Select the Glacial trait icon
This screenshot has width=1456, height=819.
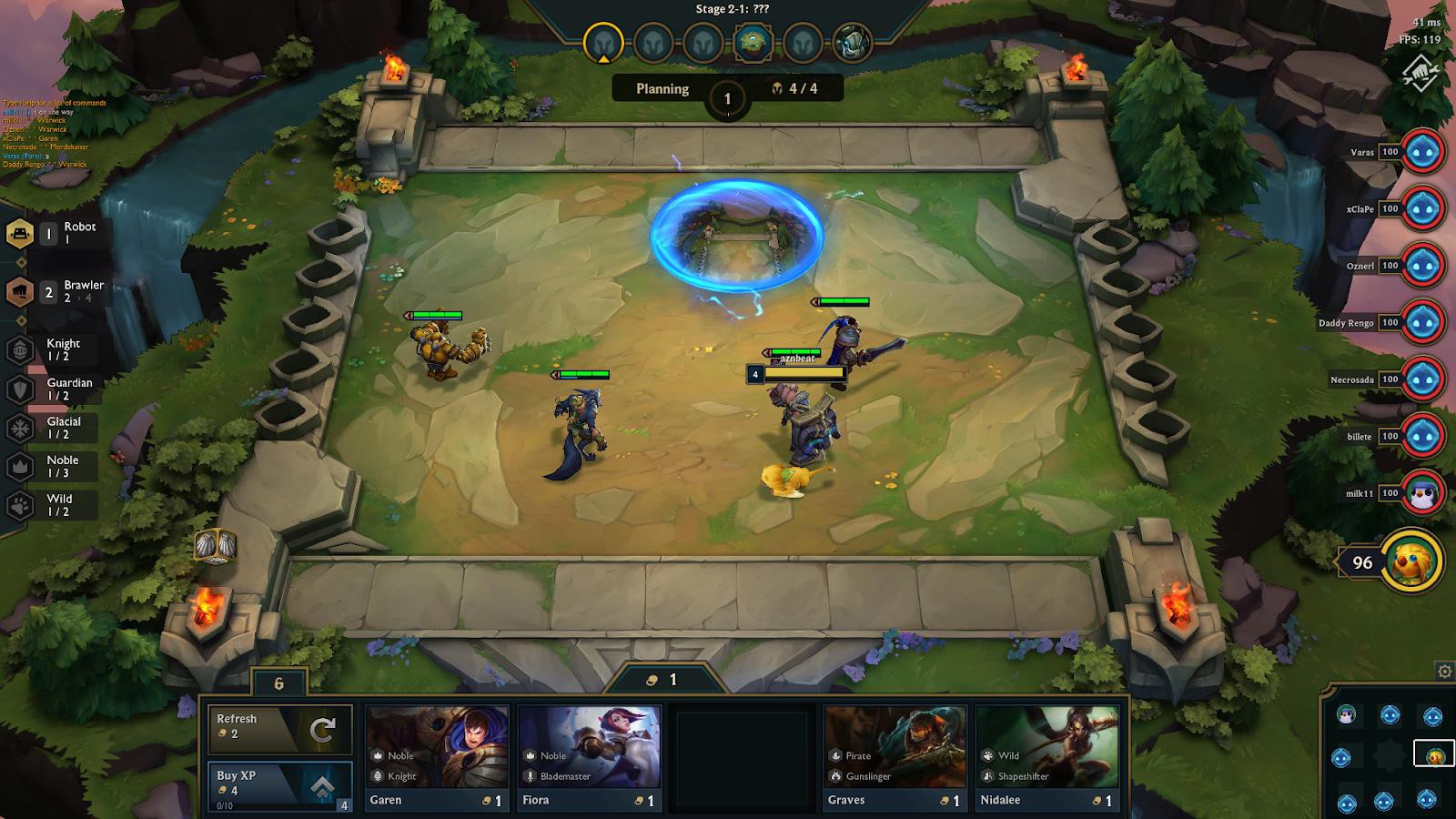pos(20,426)
